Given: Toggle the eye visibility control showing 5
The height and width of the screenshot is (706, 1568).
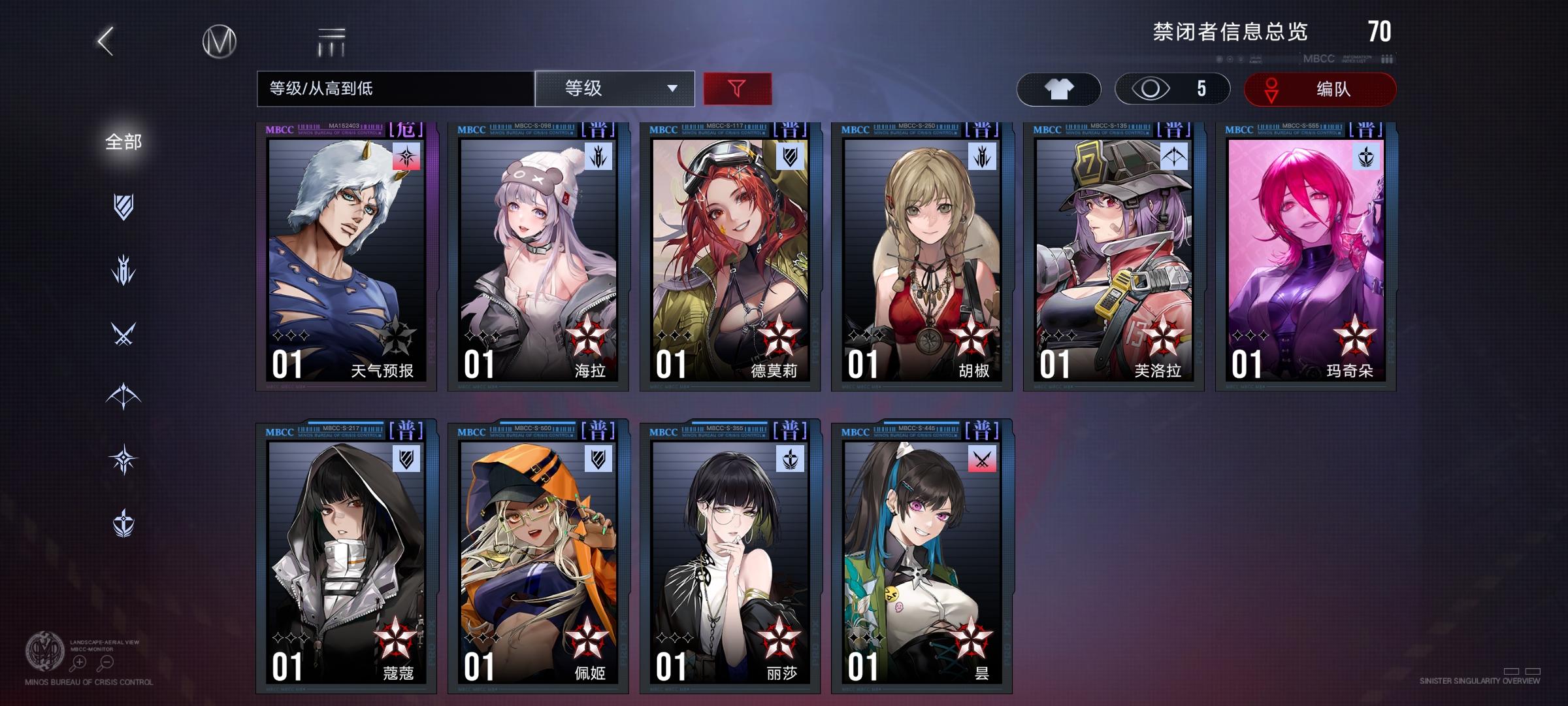Looking at the screenshot, I should pos(1169,88).
